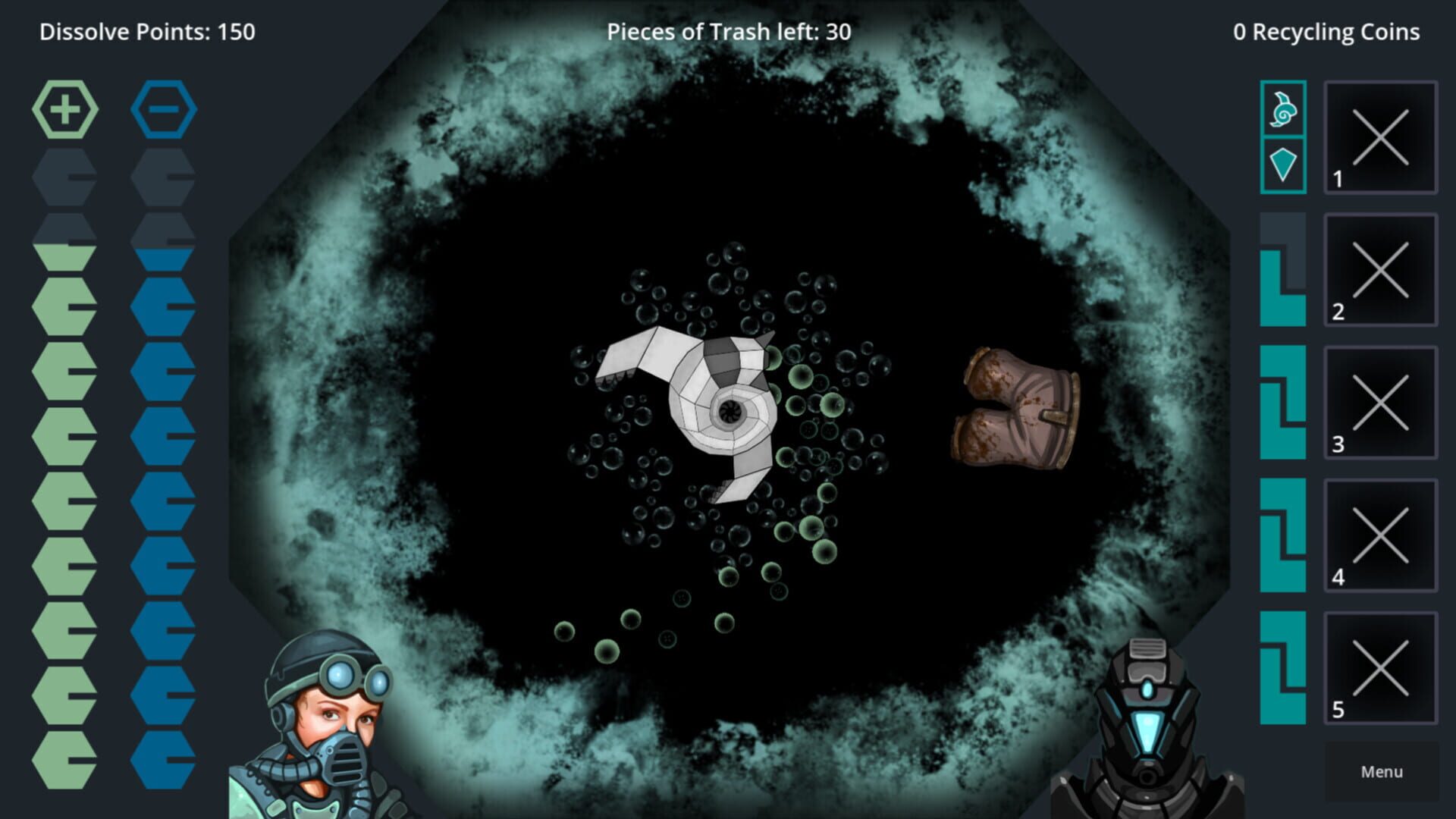Click the teal piece icon next to slot 4
1456x819 pixels.
click(1283, 531)
